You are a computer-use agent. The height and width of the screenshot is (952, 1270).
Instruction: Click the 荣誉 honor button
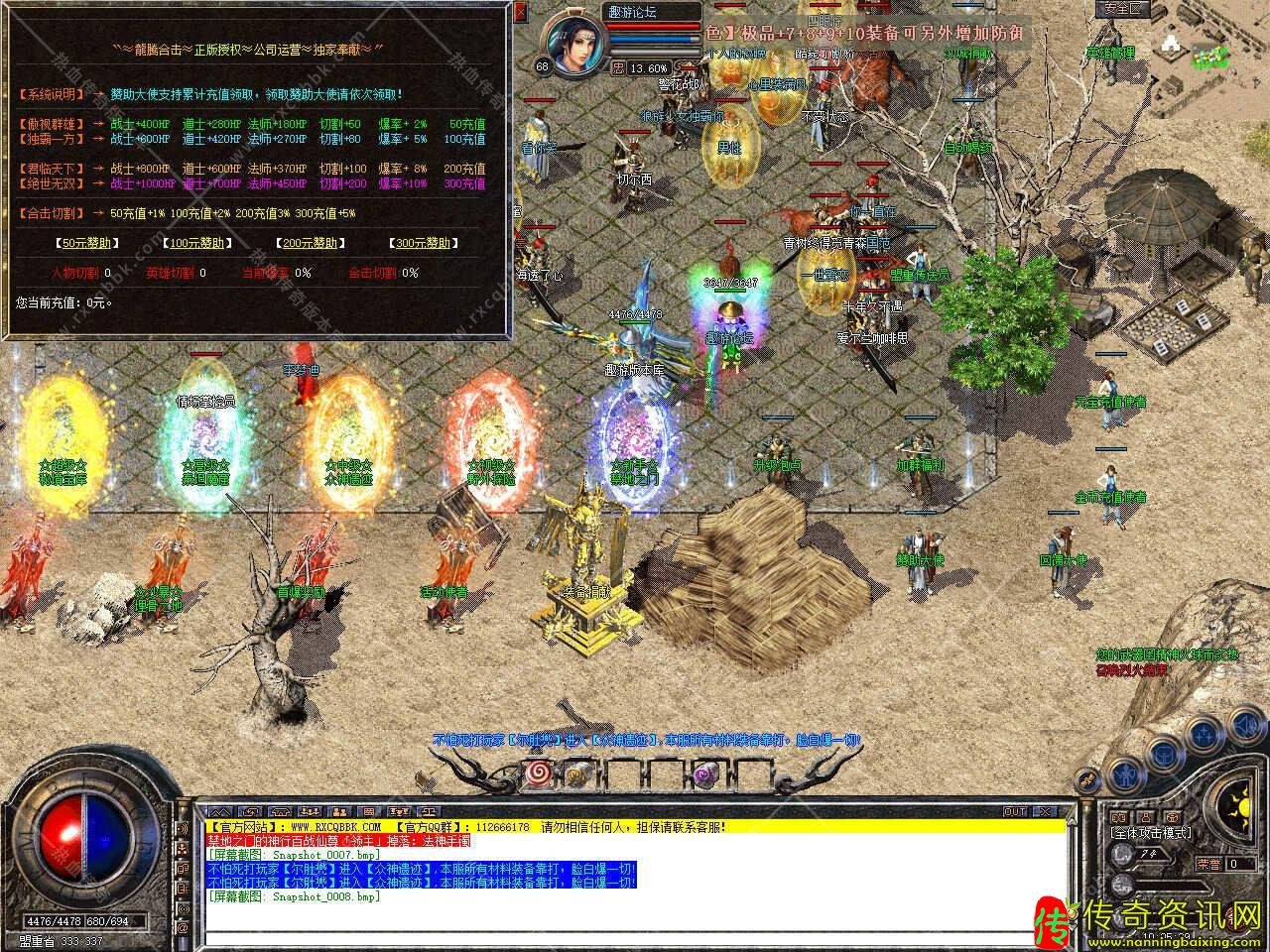[x=1209, y=864]
